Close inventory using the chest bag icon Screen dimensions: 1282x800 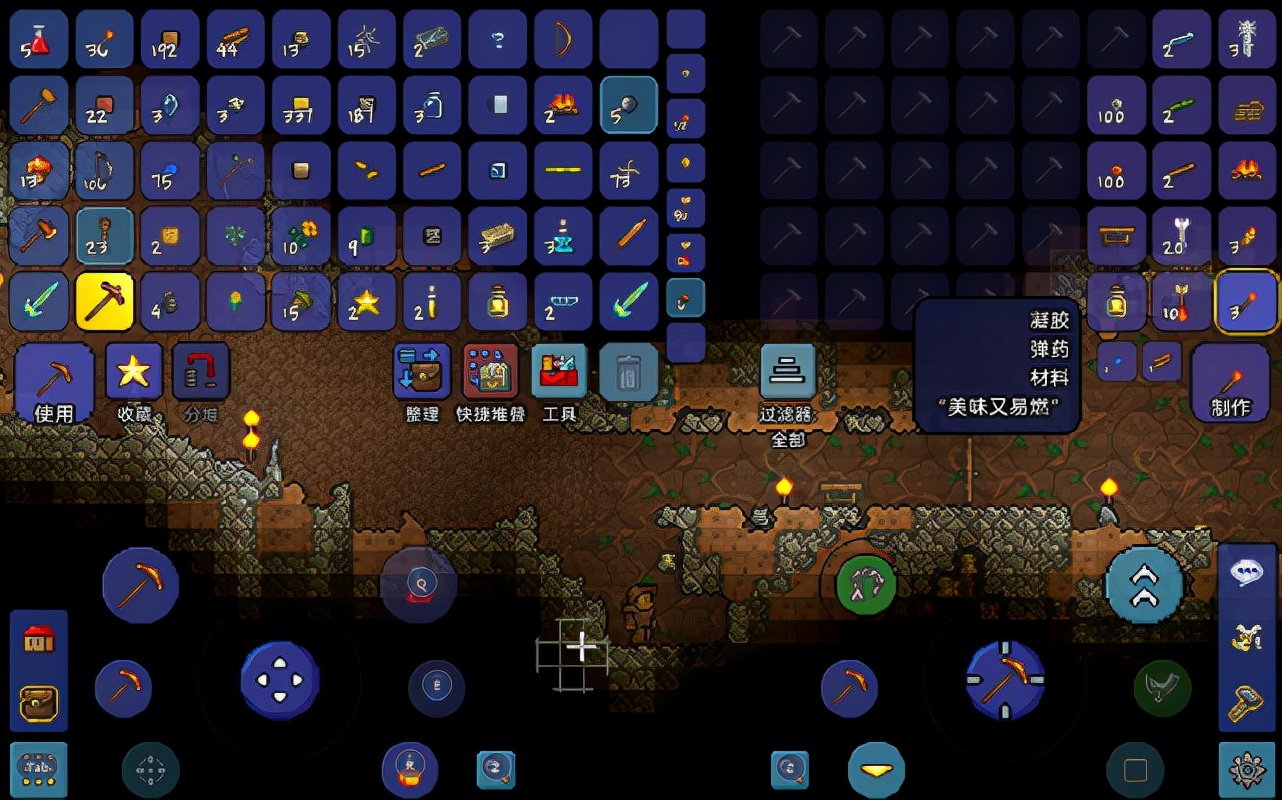click(x=39, y=701)
